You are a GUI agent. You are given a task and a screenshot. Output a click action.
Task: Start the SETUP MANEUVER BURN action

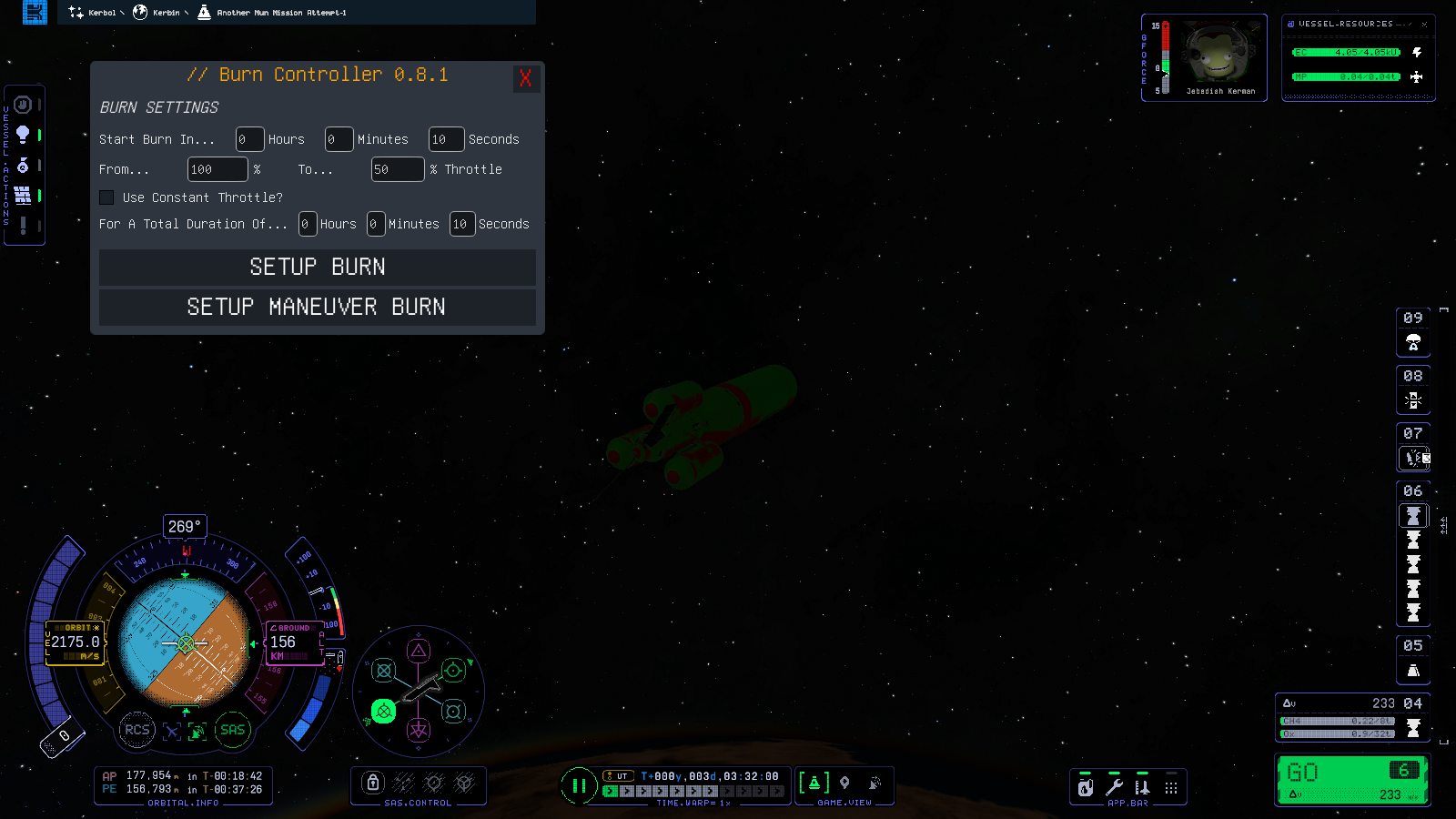coord(317,307)
